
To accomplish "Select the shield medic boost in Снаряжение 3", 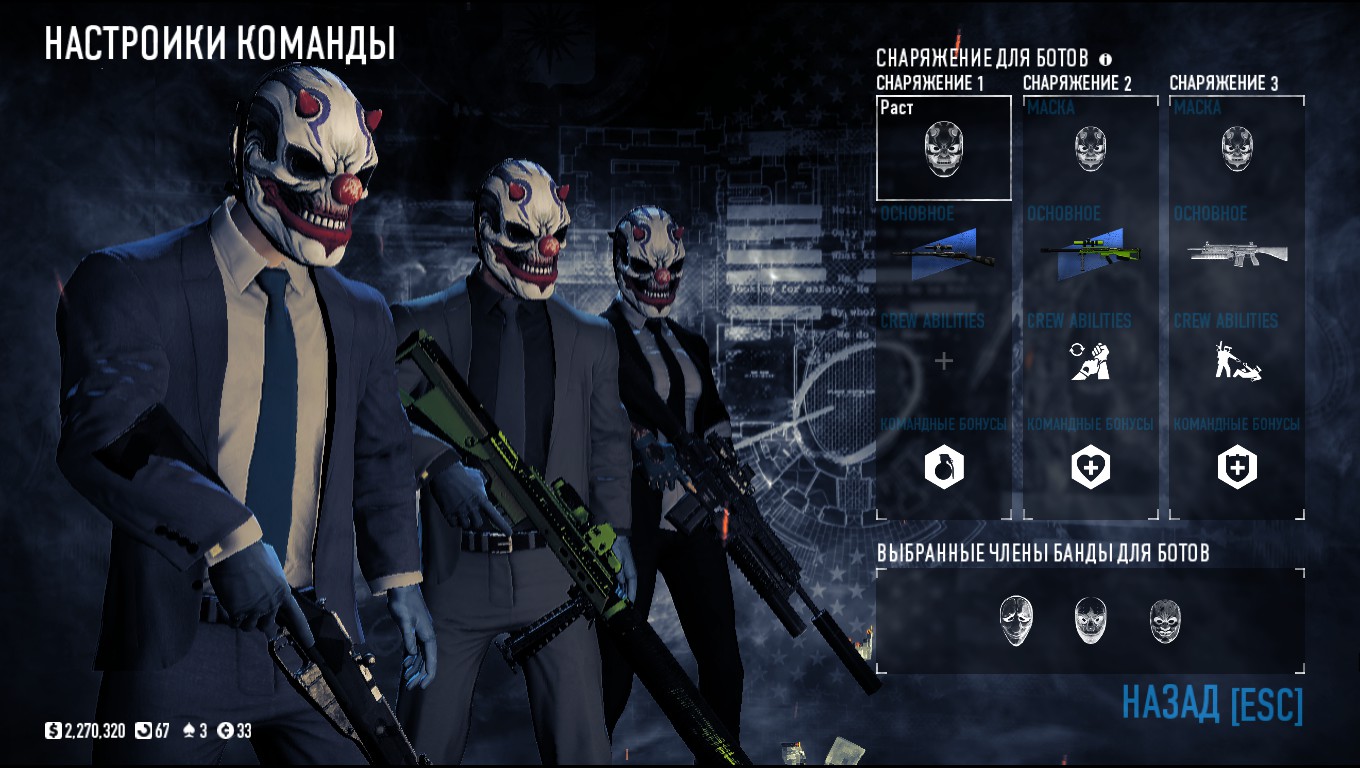I will 1237,467.
